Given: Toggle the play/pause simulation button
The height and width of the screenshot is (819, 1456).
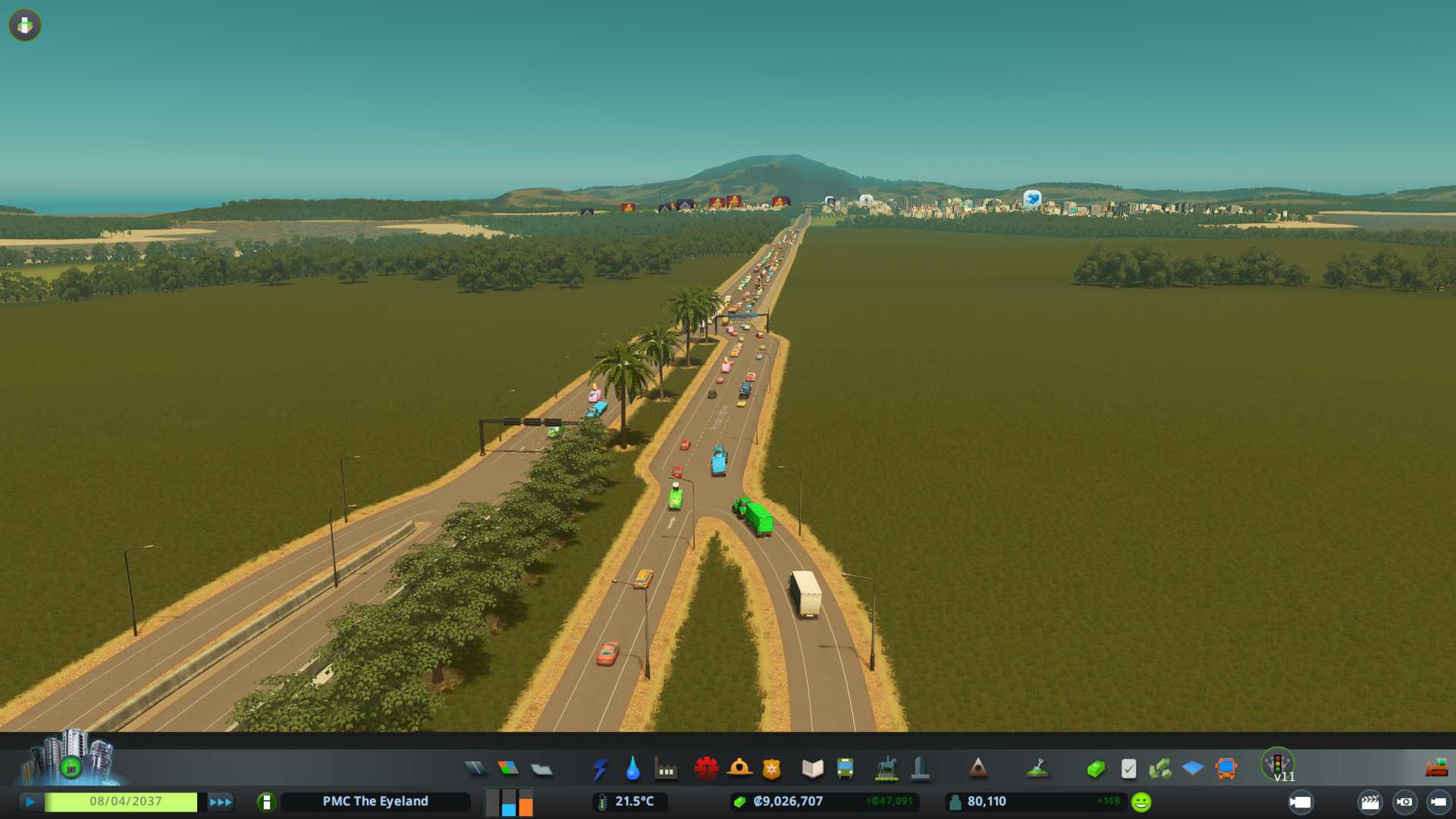Looking at the screenshot, I should click(30, 802).
